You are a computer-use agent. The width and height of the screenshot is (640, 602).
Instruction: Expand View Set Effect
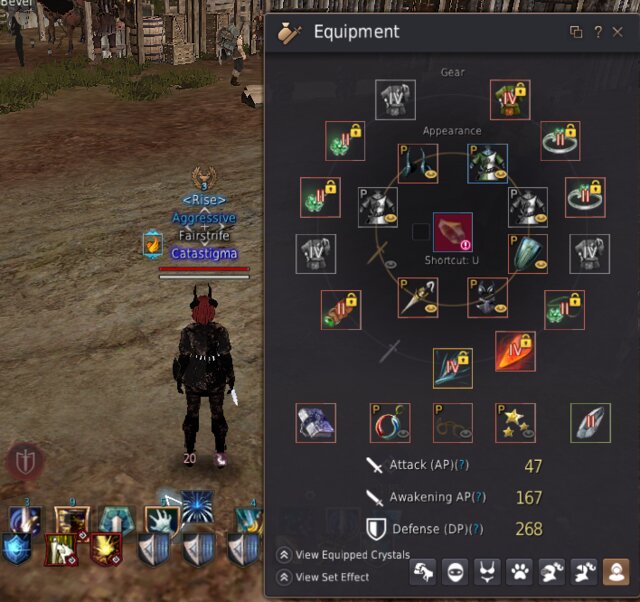pos(284,577)
